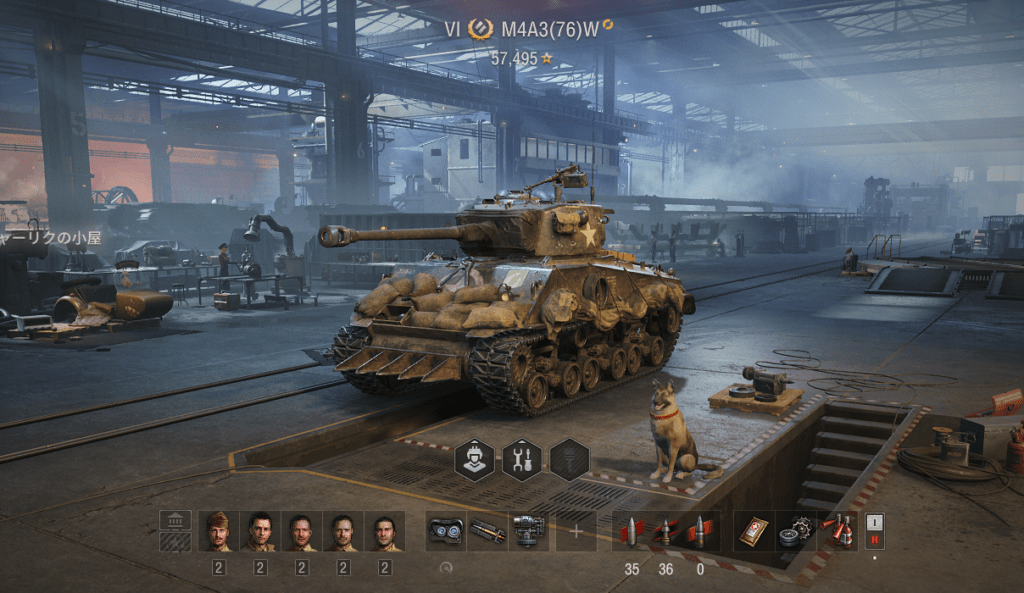
Task: Open the repair kit gears consumable slot
Action: tap(795, 531)
